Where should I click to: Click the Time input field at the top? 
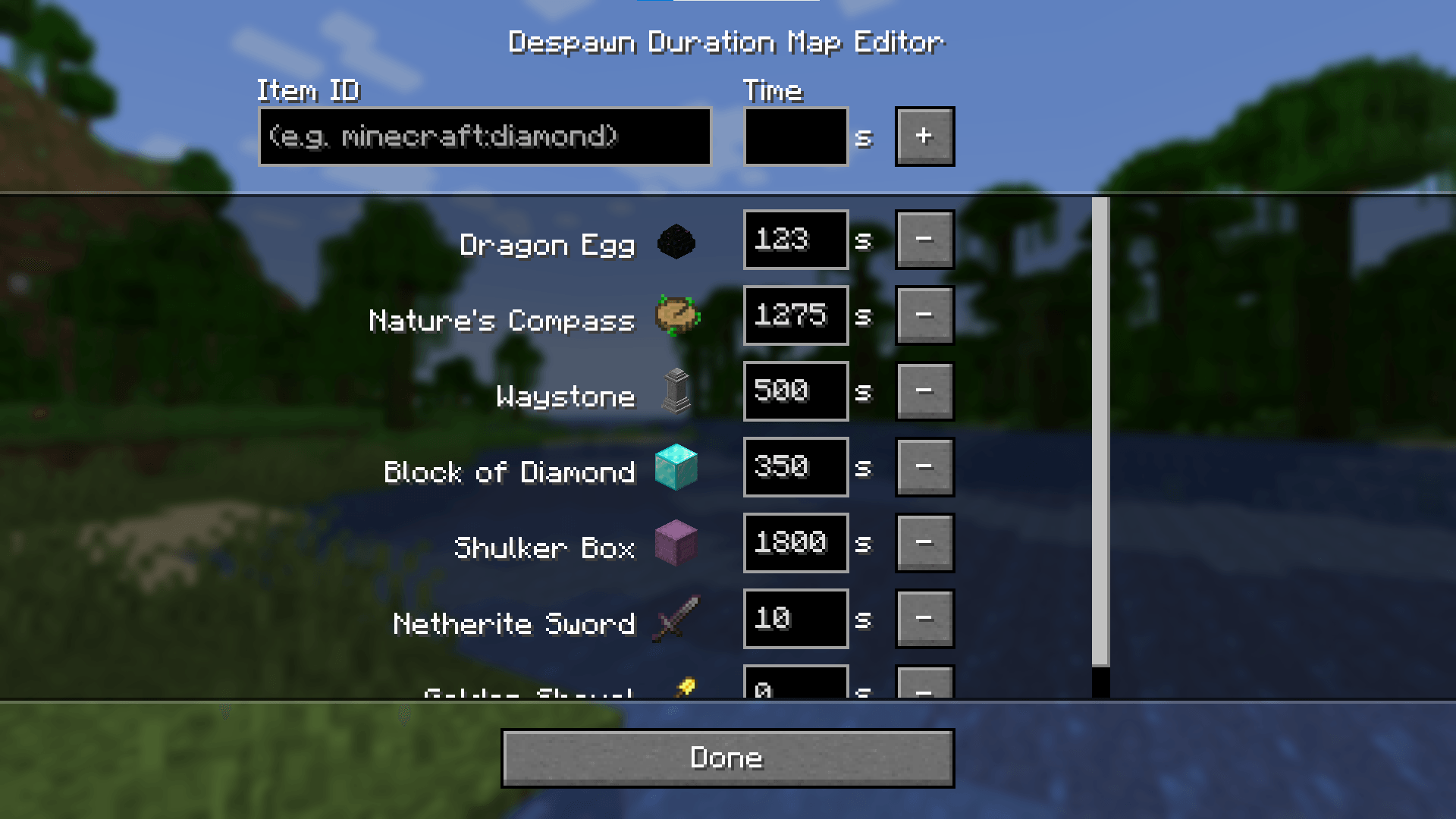pyautogui.click(x=795, y=136)
